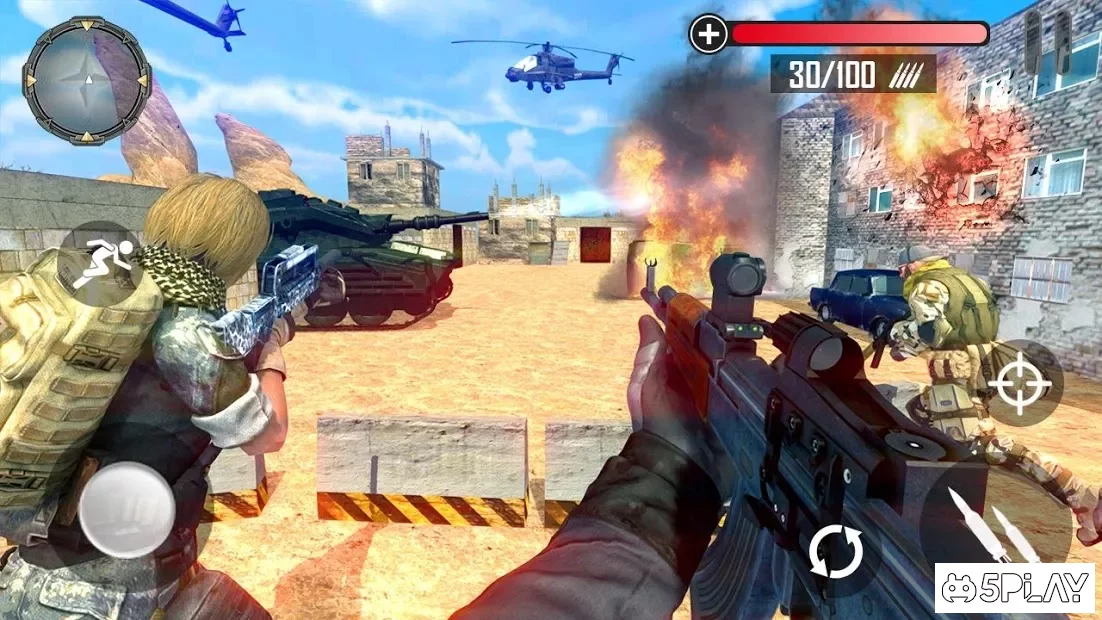
Task: Activate the running man sprint button
Action: coord(99,263)
